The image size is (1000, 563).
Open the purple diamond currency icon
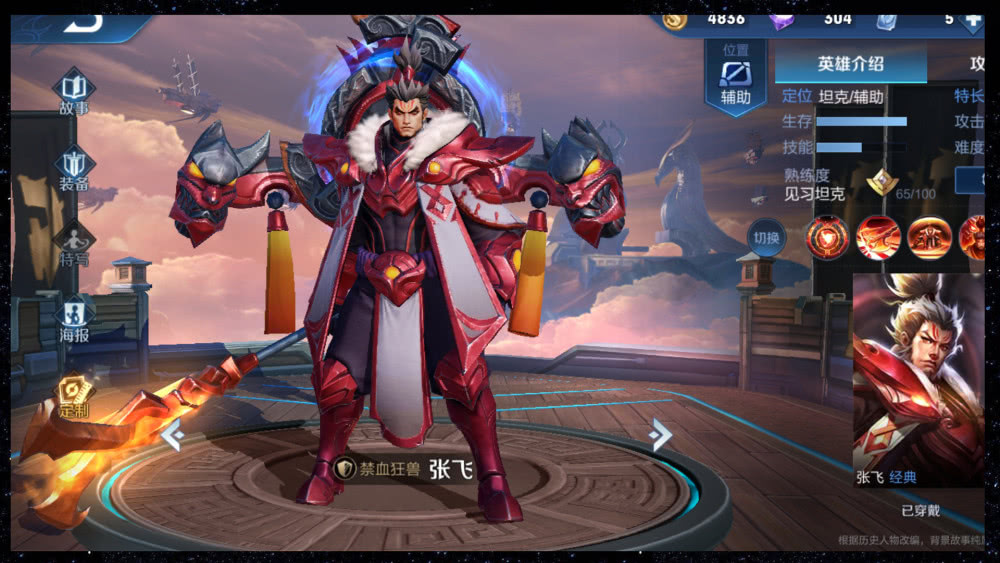pyautogui.click(x=781, y=19)
